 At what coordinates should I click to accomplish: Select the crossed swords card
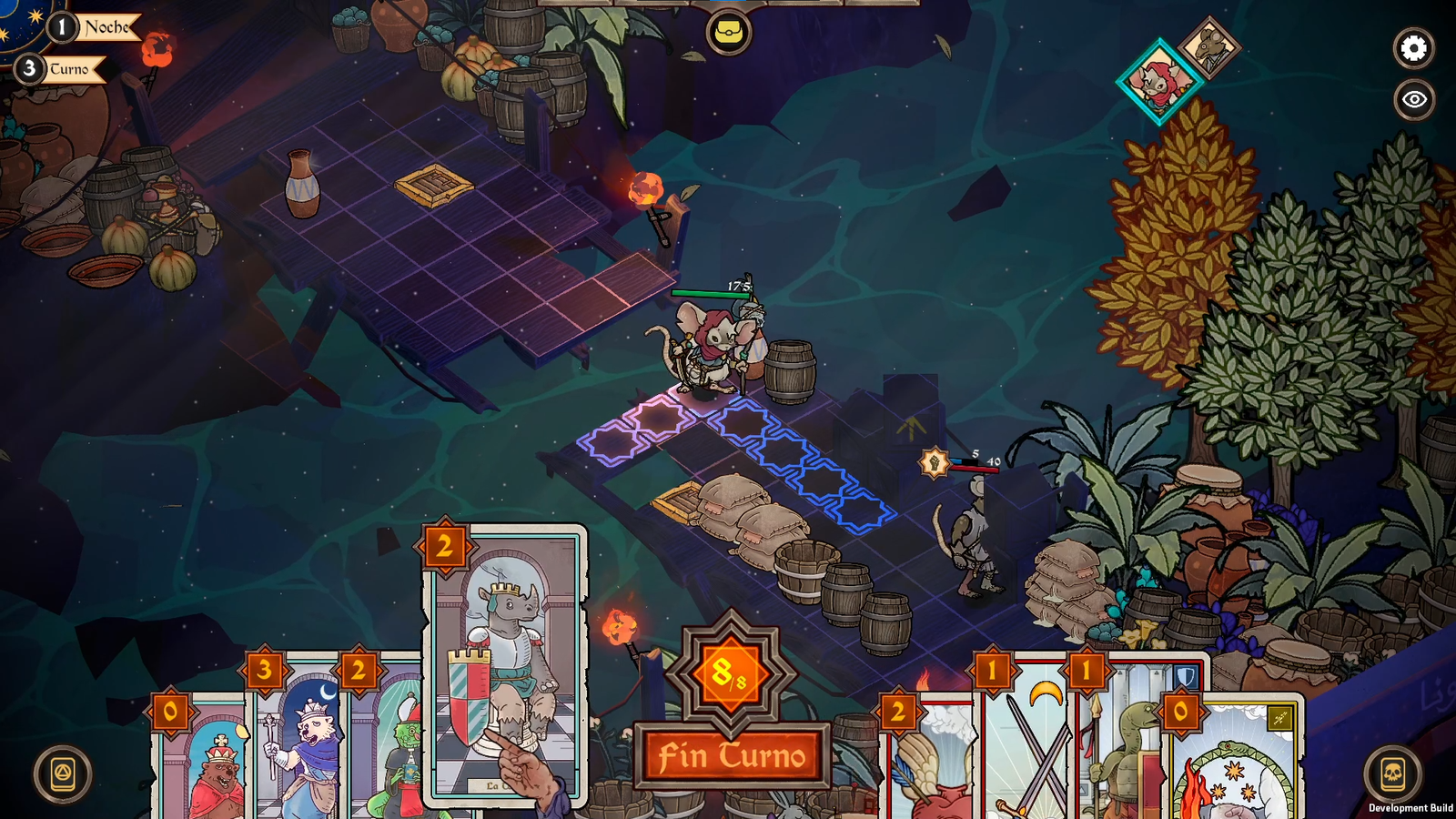[x=1028, y=746]
